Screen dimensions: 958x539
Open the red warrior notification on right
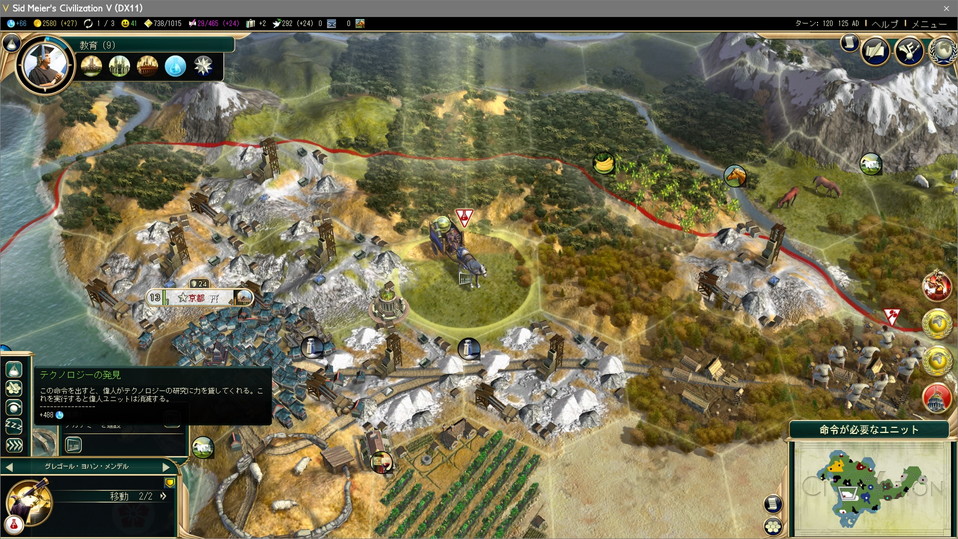click(x=937, y=286)
